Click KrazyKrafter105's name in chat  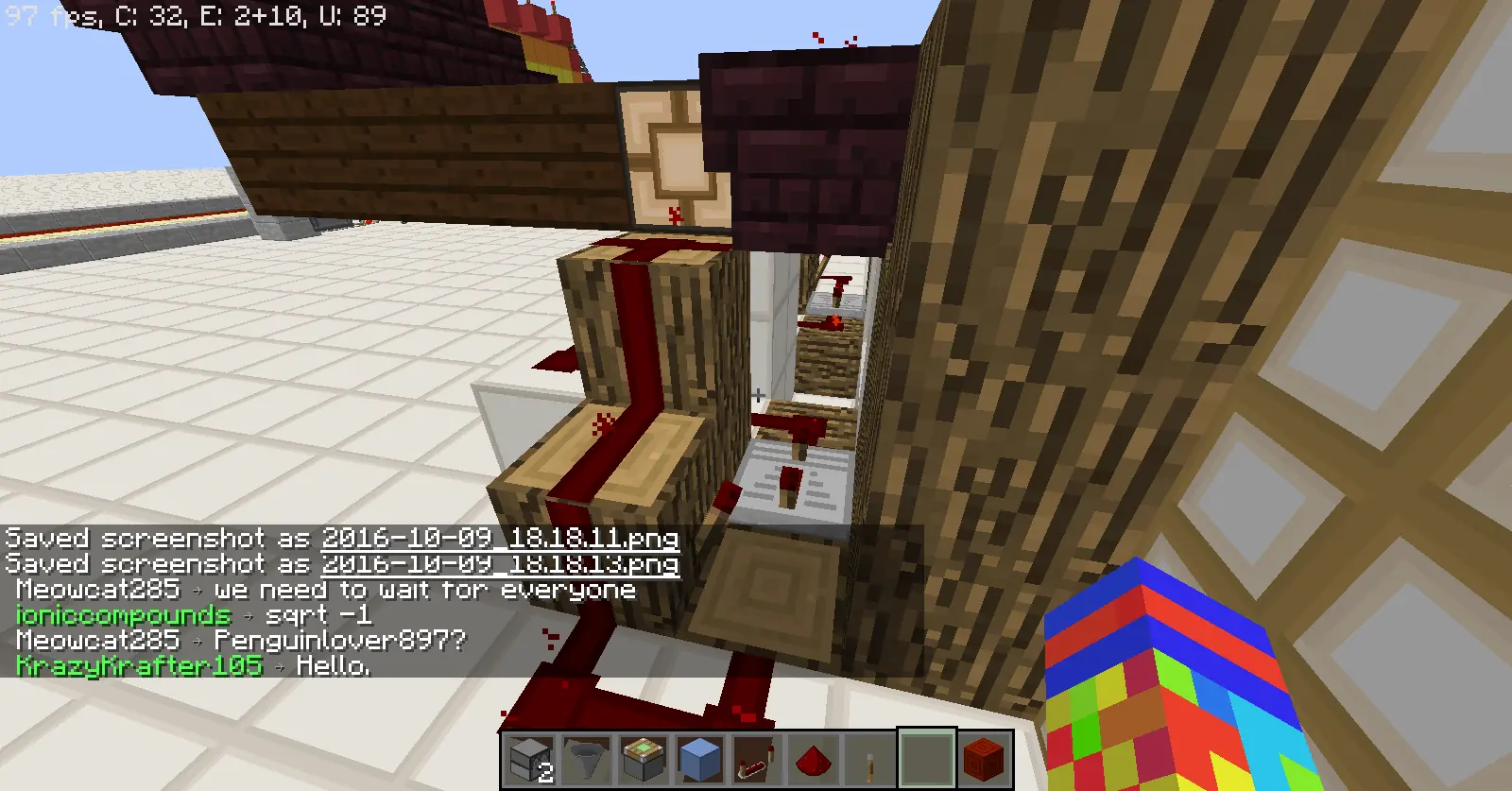pyautogui.click(x=139, y=665)
